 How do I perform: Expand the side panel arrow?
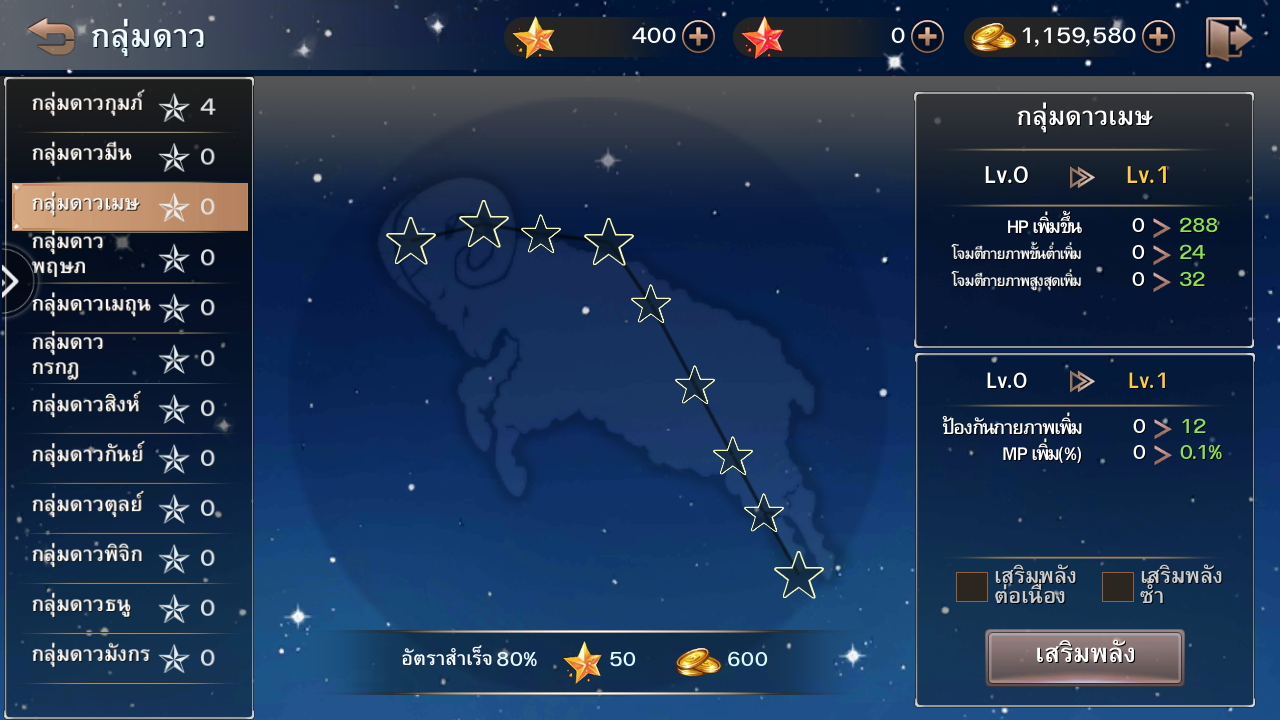pyautogui.click(x=11, y=282)
